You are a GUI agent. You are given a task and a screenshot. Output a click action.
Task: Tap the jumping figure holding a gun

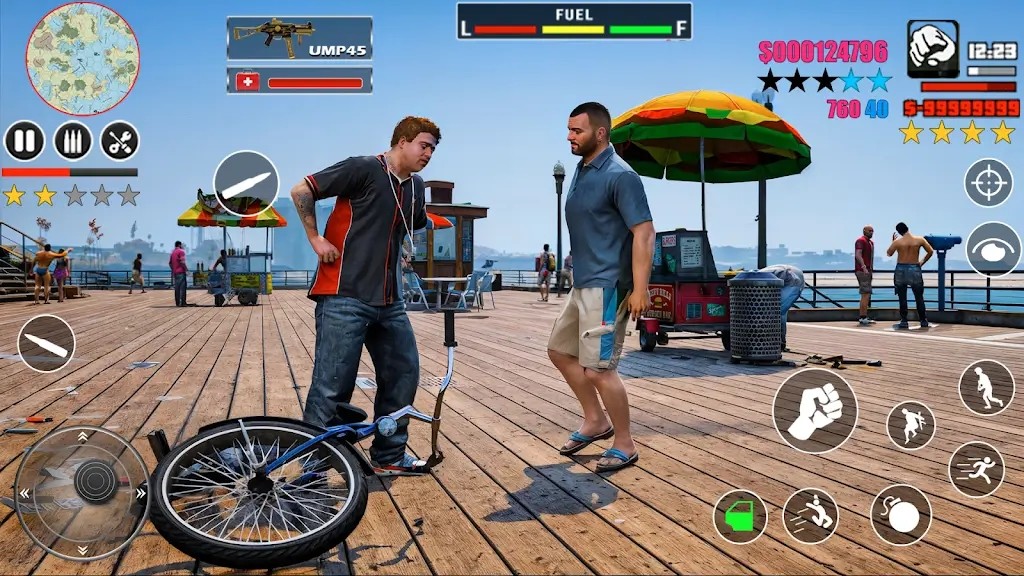[x=910, y=425]
